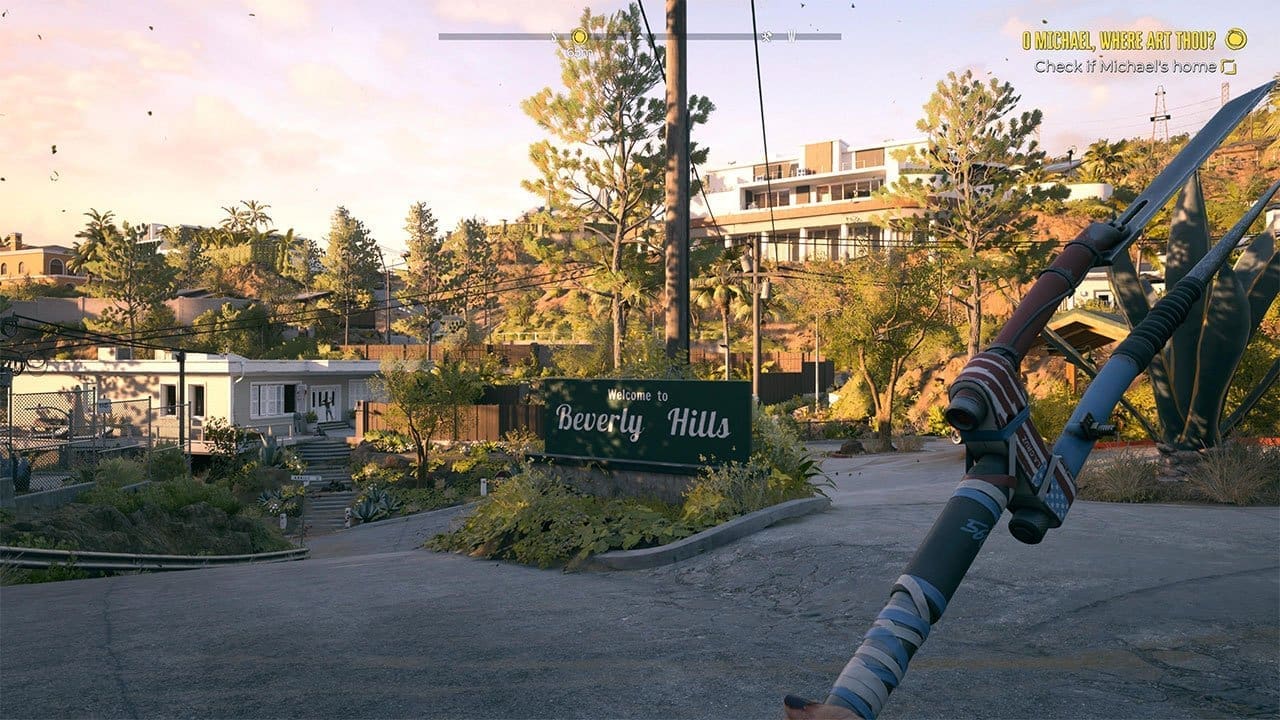The image size is (1280, 720).
Task: Click the tracking pin icon next to objective text
Action: [x=1229, y=67]
